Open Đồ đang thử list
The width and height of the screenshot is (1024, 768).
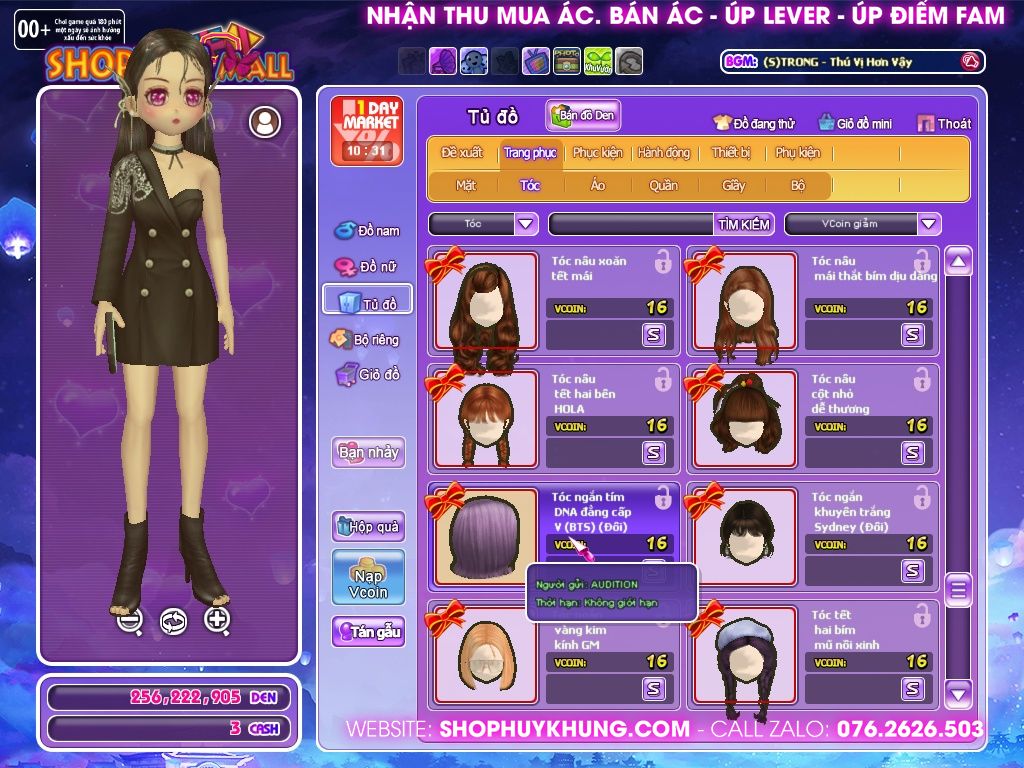(x=754, y=124)
